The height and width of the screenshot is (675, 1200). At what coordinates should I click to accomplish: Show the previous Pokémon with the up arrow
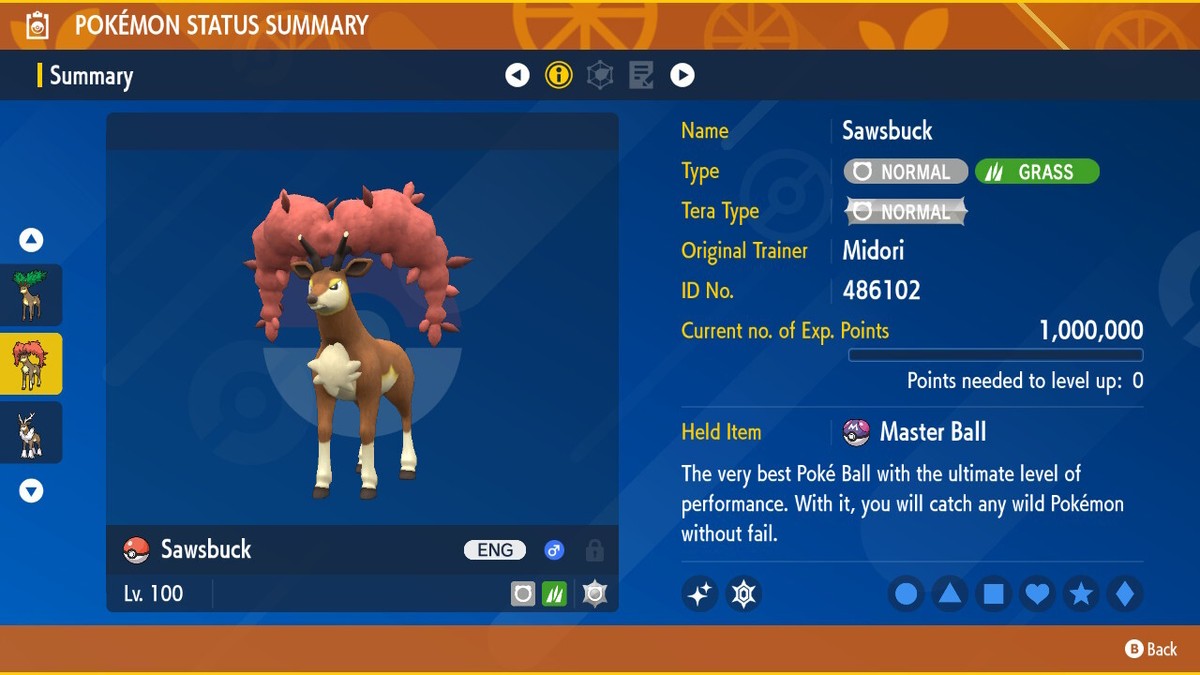click(31, 240)
